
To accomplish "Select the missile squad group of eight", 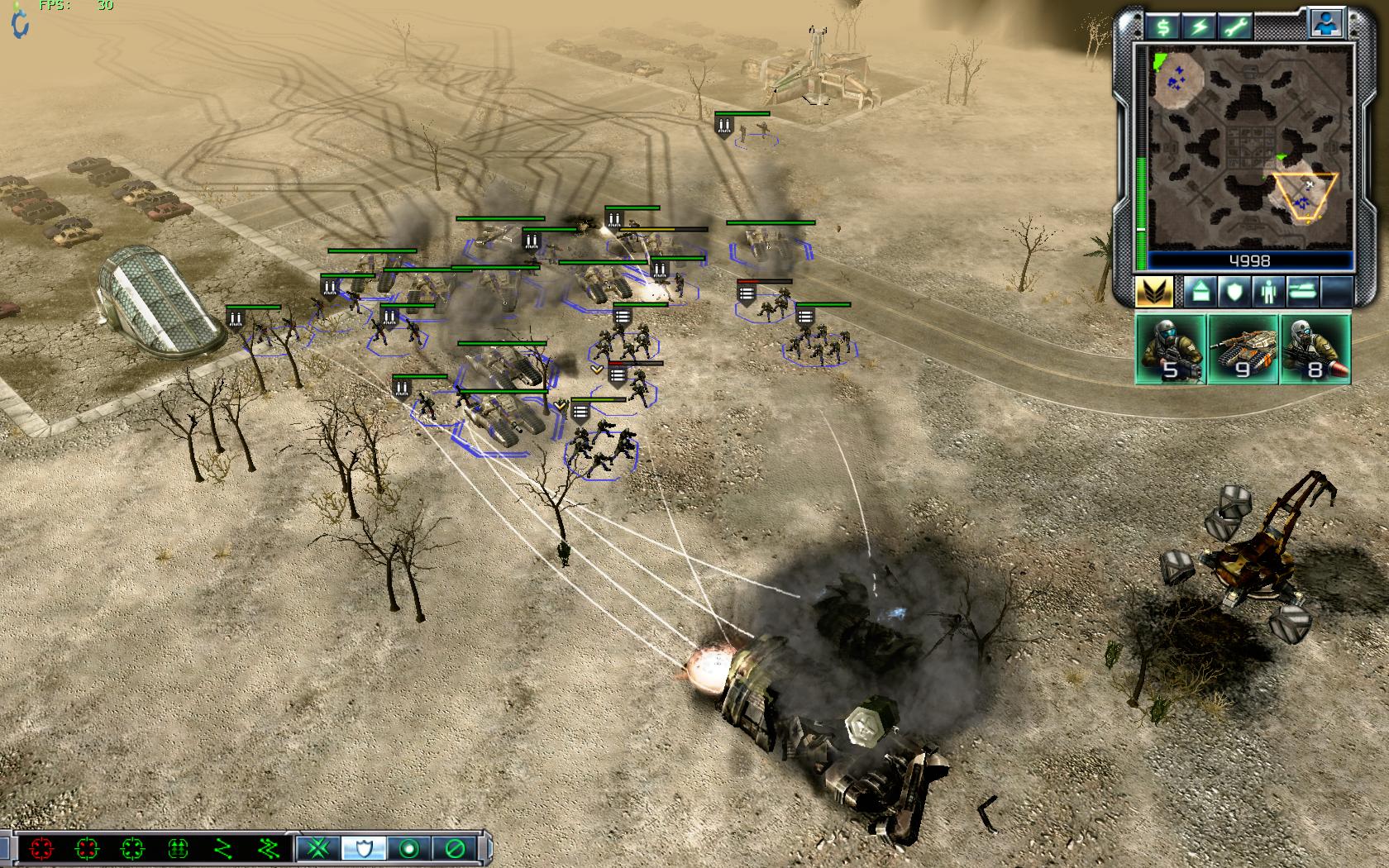I will [1315, 348].
